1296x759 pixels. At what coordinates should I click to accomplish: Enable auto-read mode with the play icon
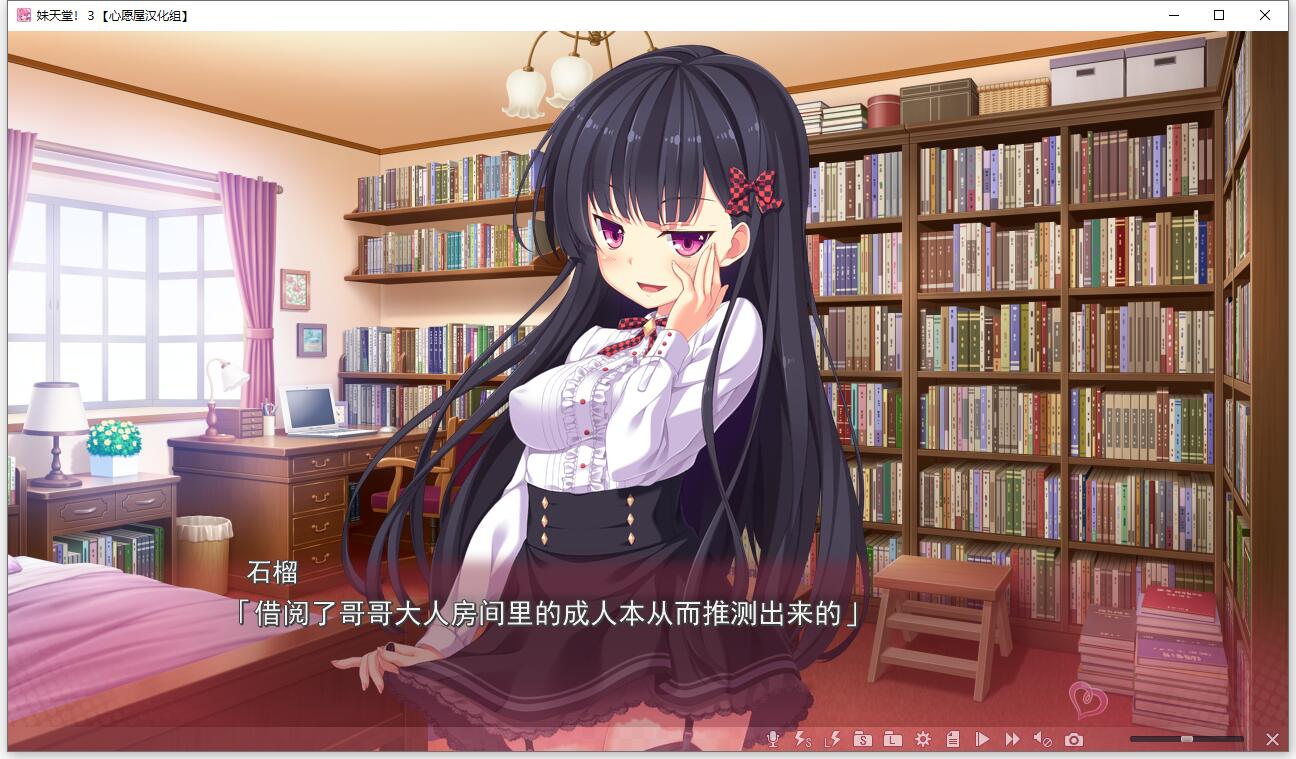982,740
